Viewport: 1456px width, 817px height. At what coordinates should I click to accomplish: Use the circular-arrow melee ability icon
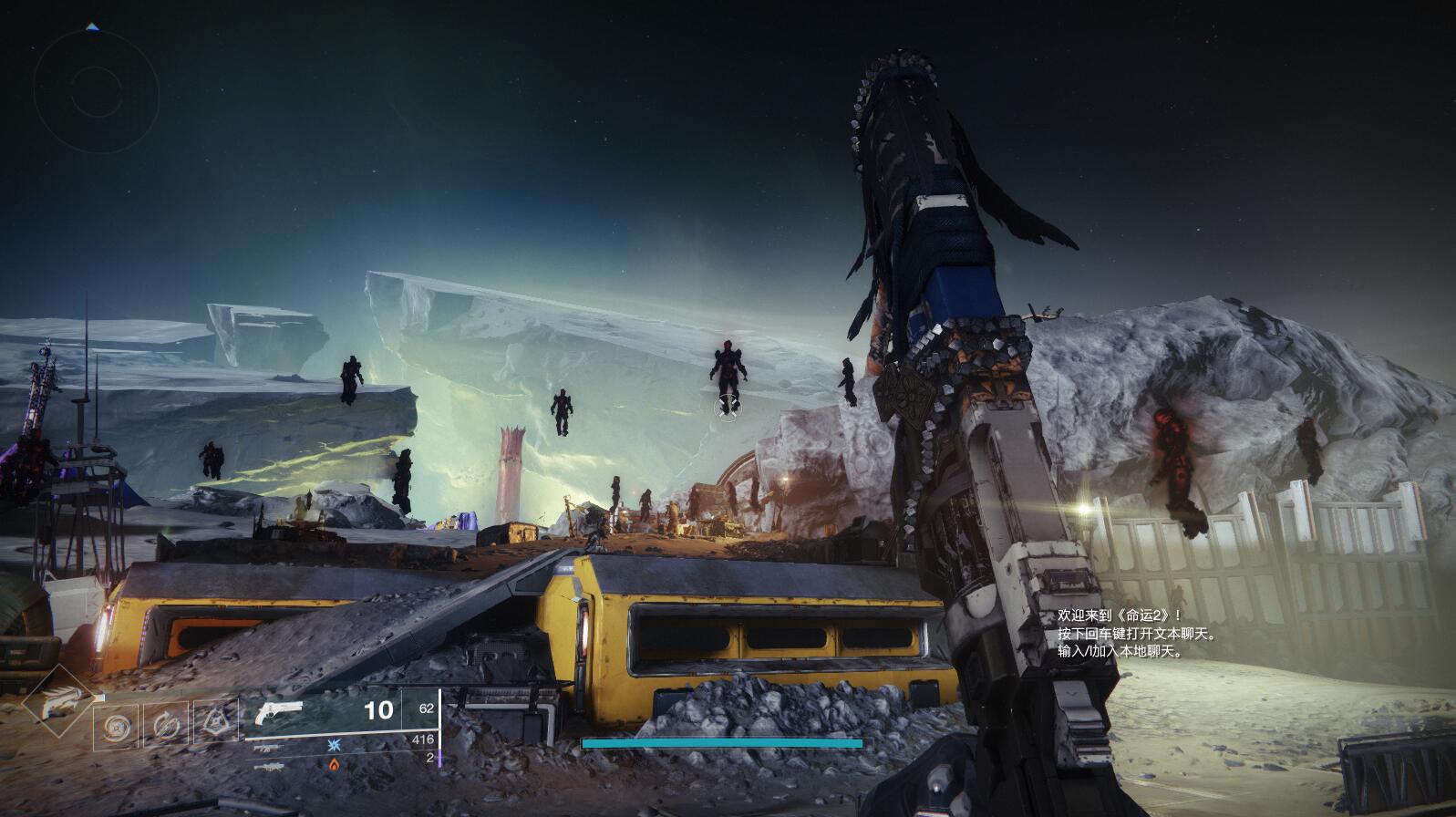click(167, 726)
